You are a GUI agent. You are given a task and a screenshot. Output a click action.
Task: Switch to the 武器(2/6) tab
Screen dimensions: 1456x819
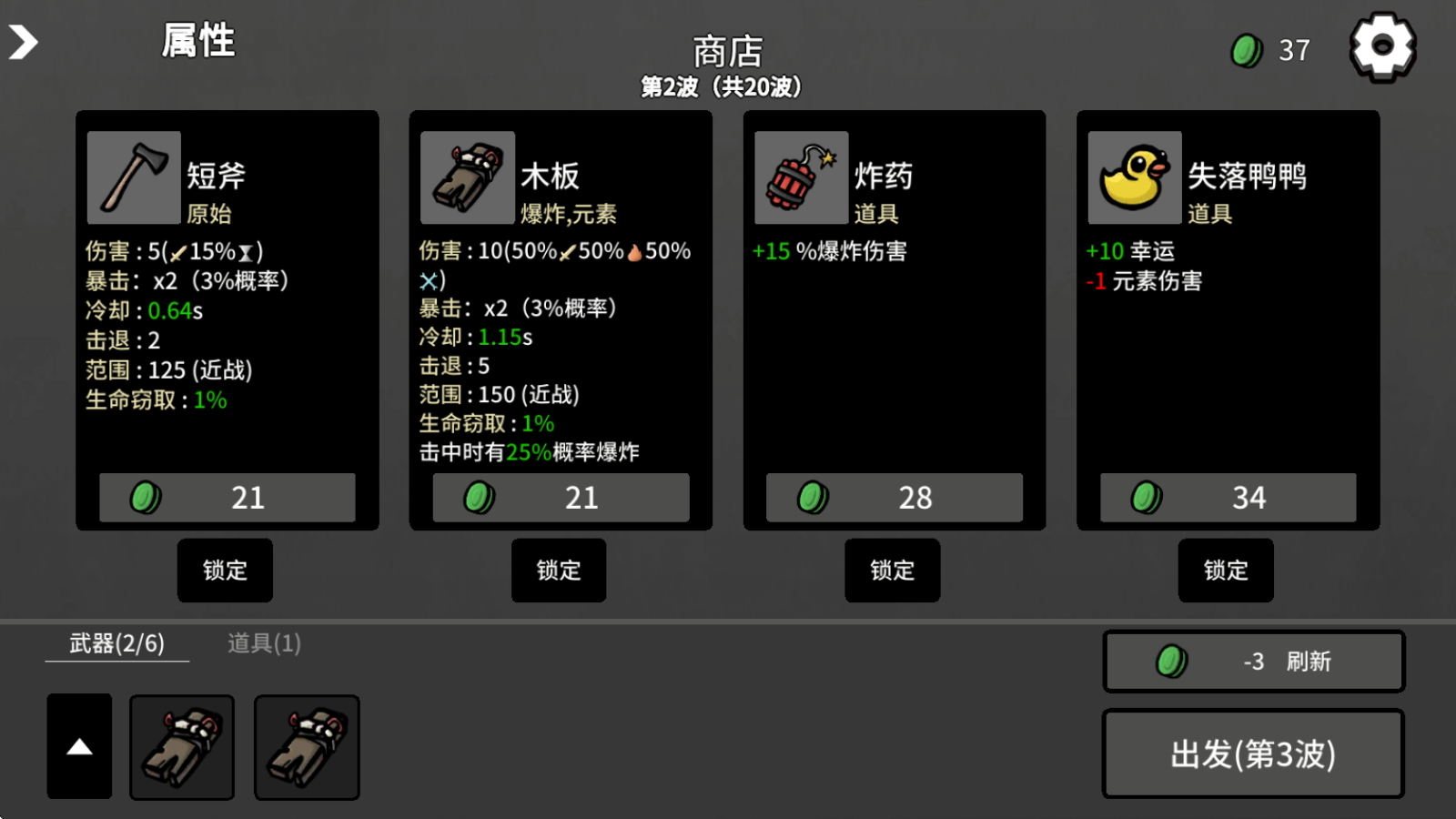(x=117, y=643)
